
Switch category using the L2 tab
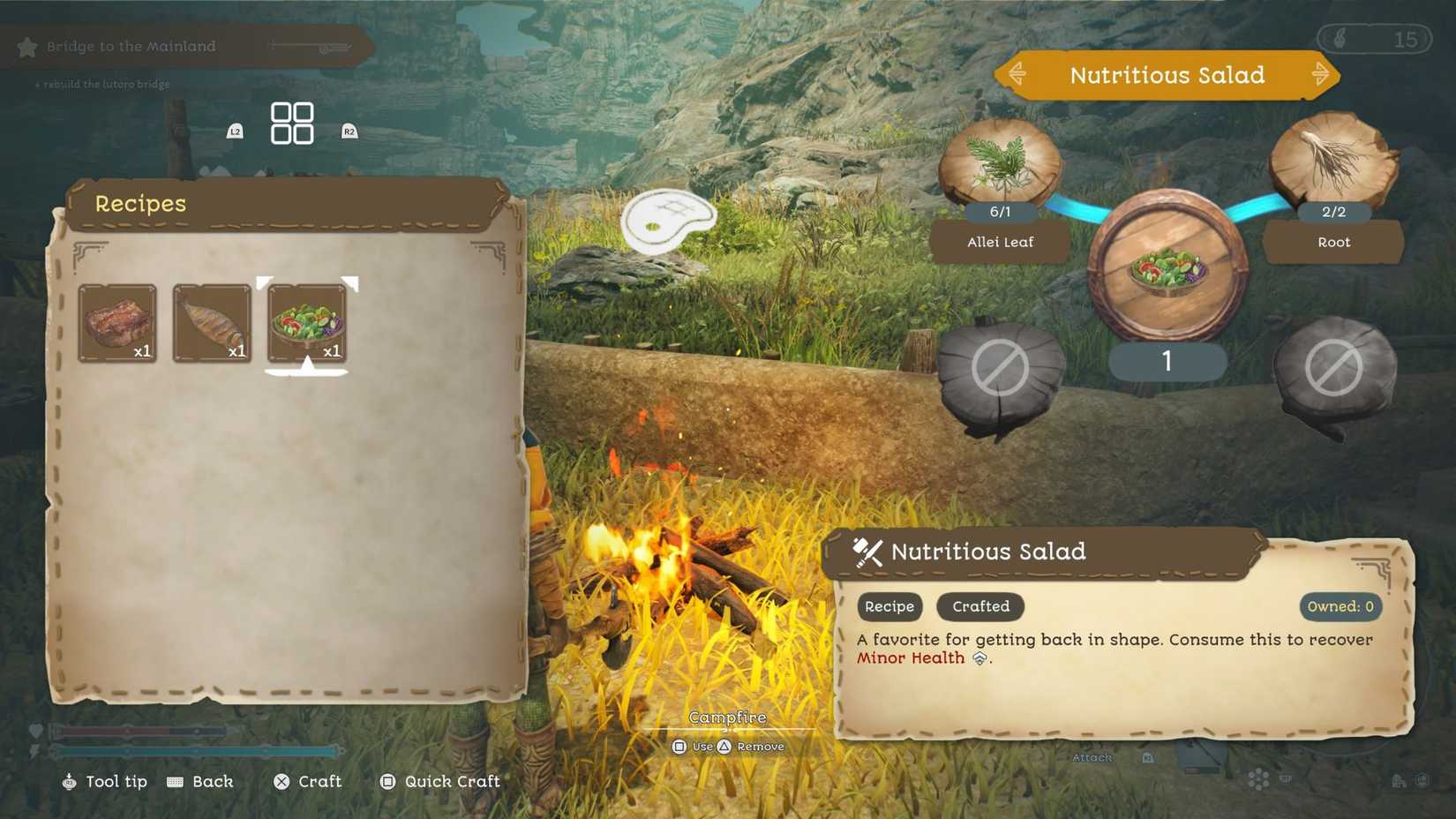click(x=235, y=130)
